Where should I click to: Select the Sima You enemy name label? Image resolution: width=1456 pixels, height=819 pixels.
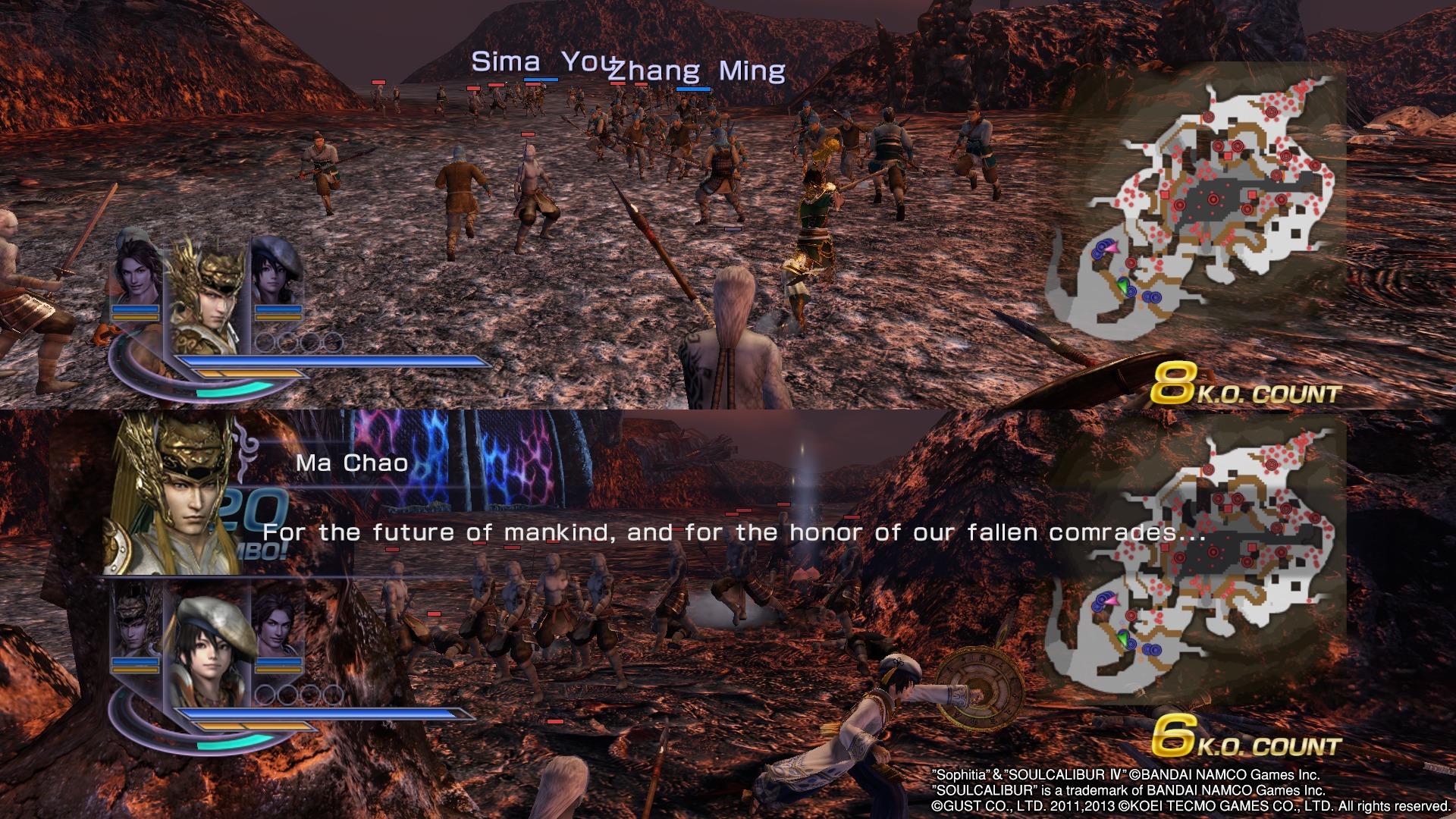540,64
